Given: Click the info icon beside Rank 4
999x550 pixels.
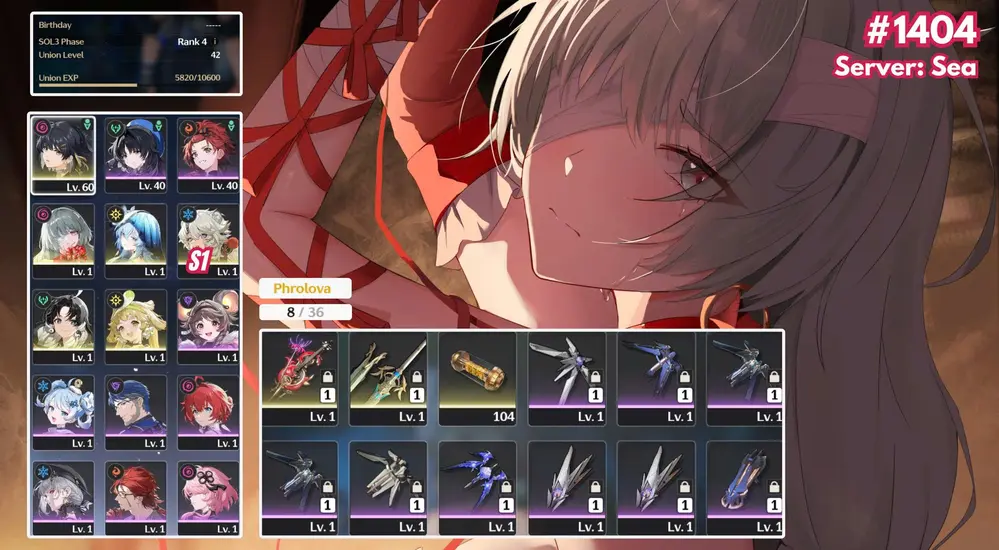Looking at the screenshot, I should click(215, 42).
